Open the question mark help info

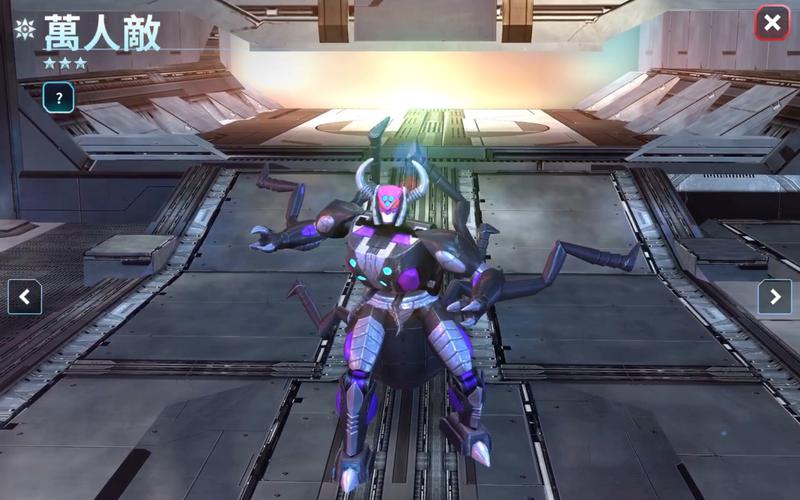(x=59, y=97)
